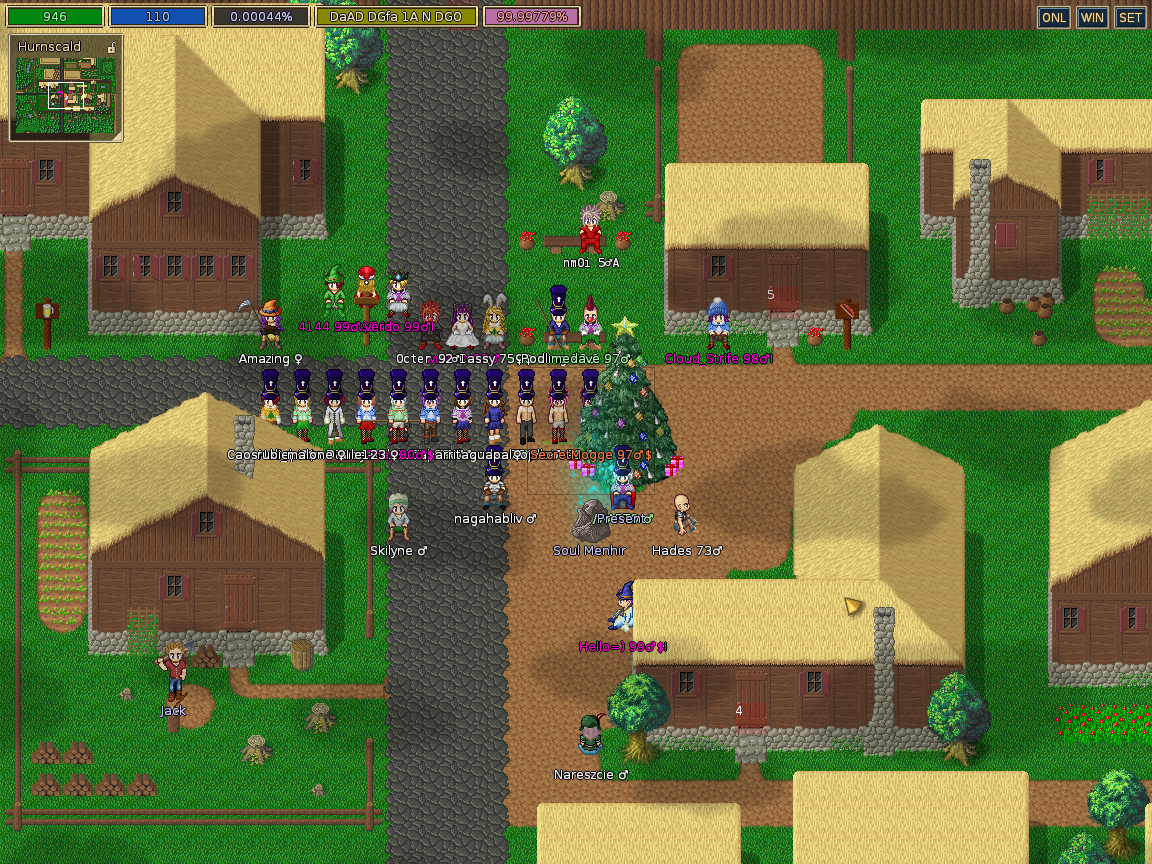This screenshot has height=864, width=1152.
Task: Open the ONL online players list
Action: [x=1053, y=17]
